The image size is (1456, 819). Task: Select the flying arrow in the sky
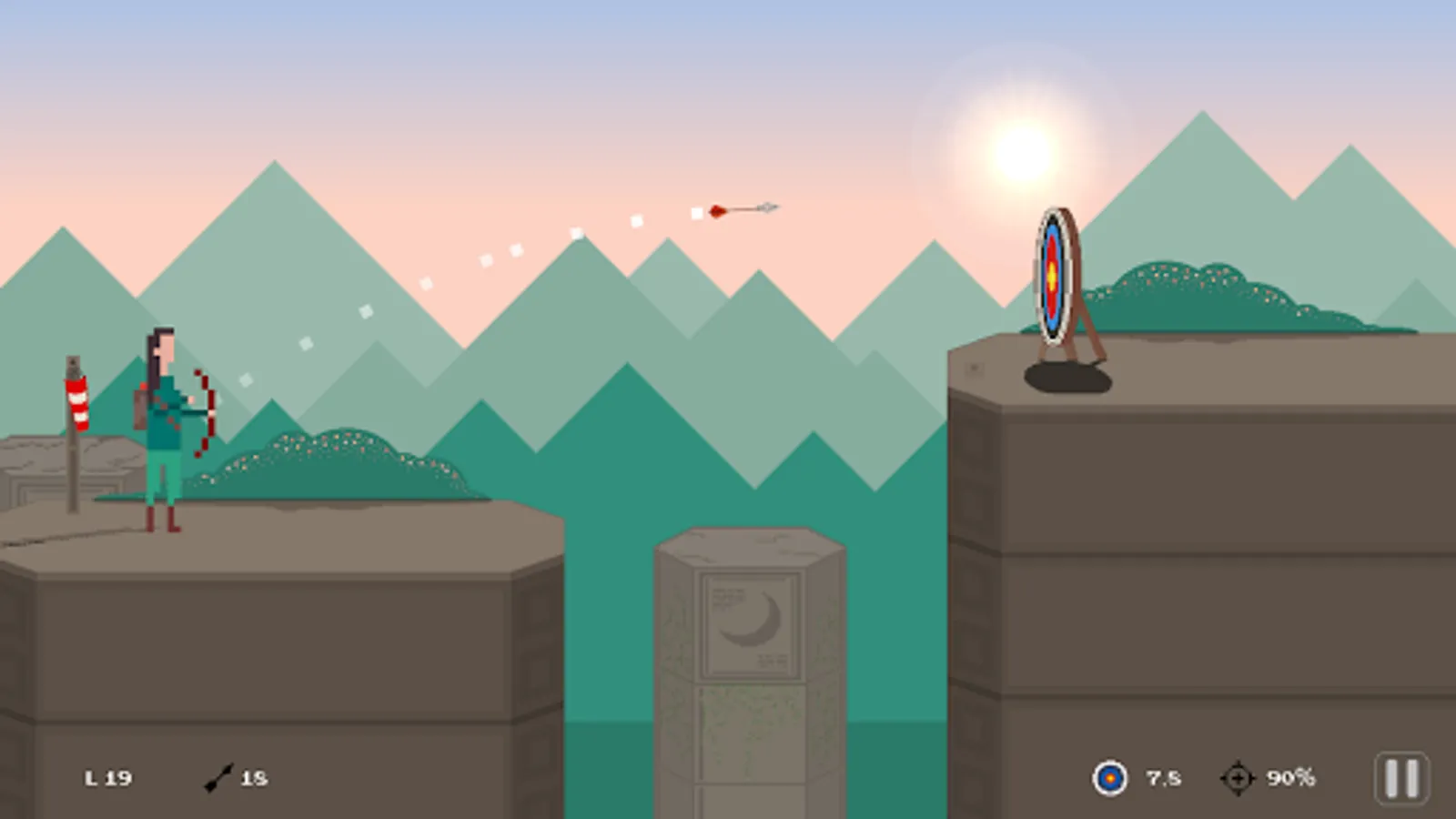pos(739,209)
